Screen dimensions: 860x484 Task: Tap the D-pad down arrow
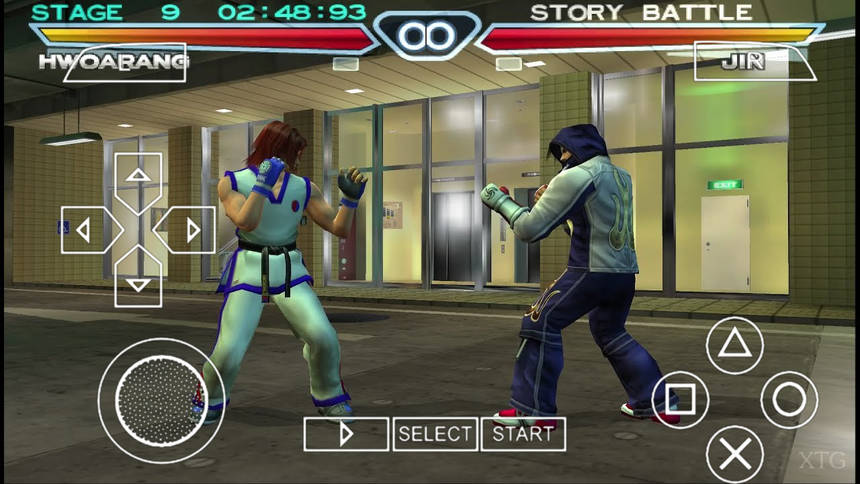[138, 282]
